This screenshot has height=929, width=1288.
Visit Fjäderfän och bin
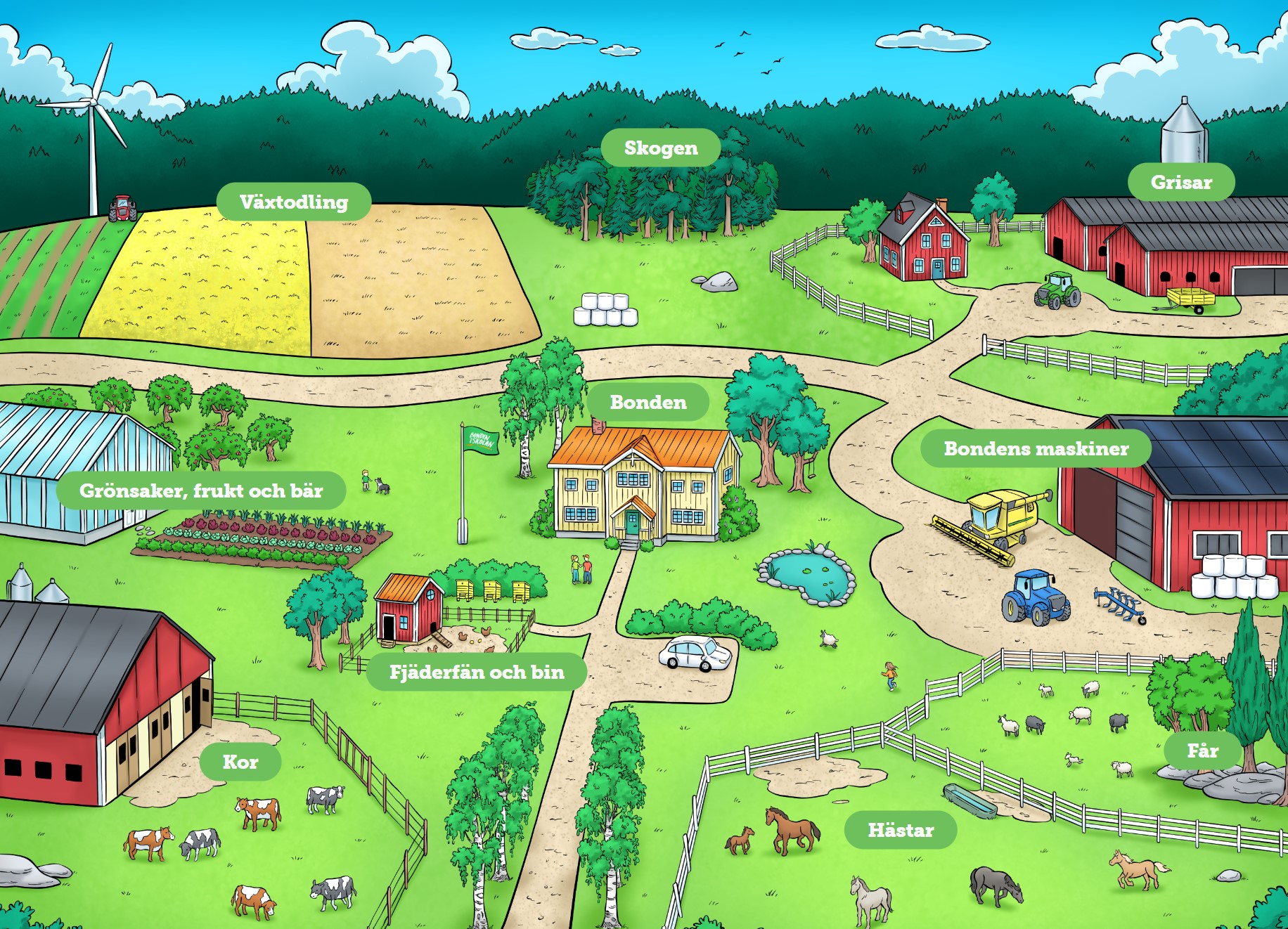coord(477,673)
